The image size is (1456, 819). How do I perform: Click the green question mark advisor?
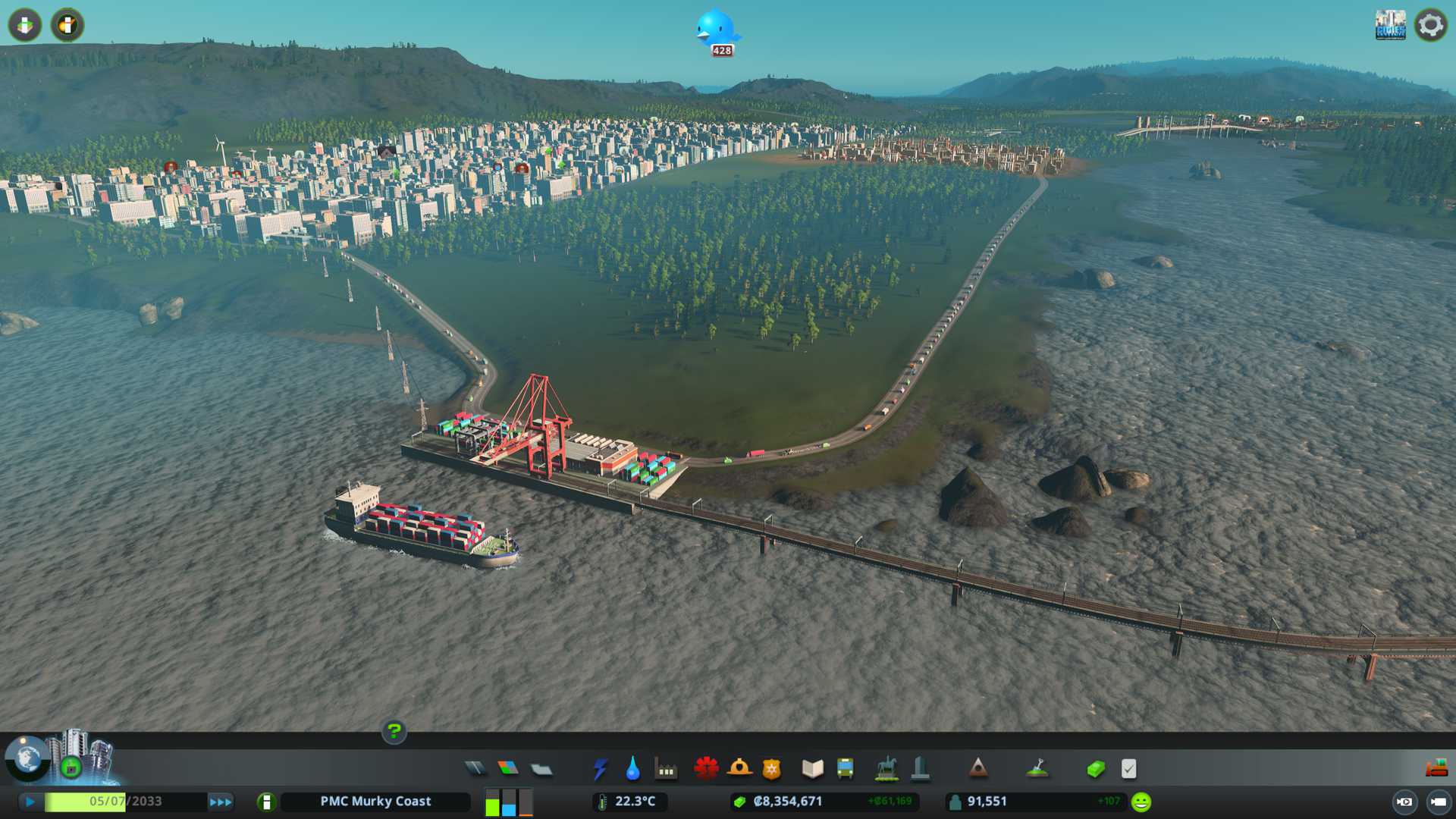pyautogui.click(x=394, y=731)
